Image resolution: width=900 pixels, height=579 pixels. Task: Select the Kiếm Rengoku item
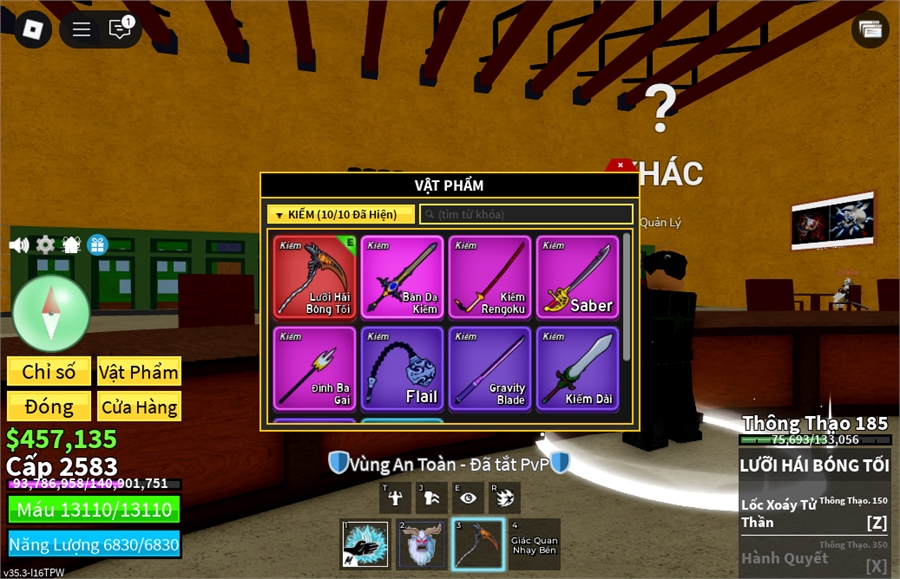point(490,277)
